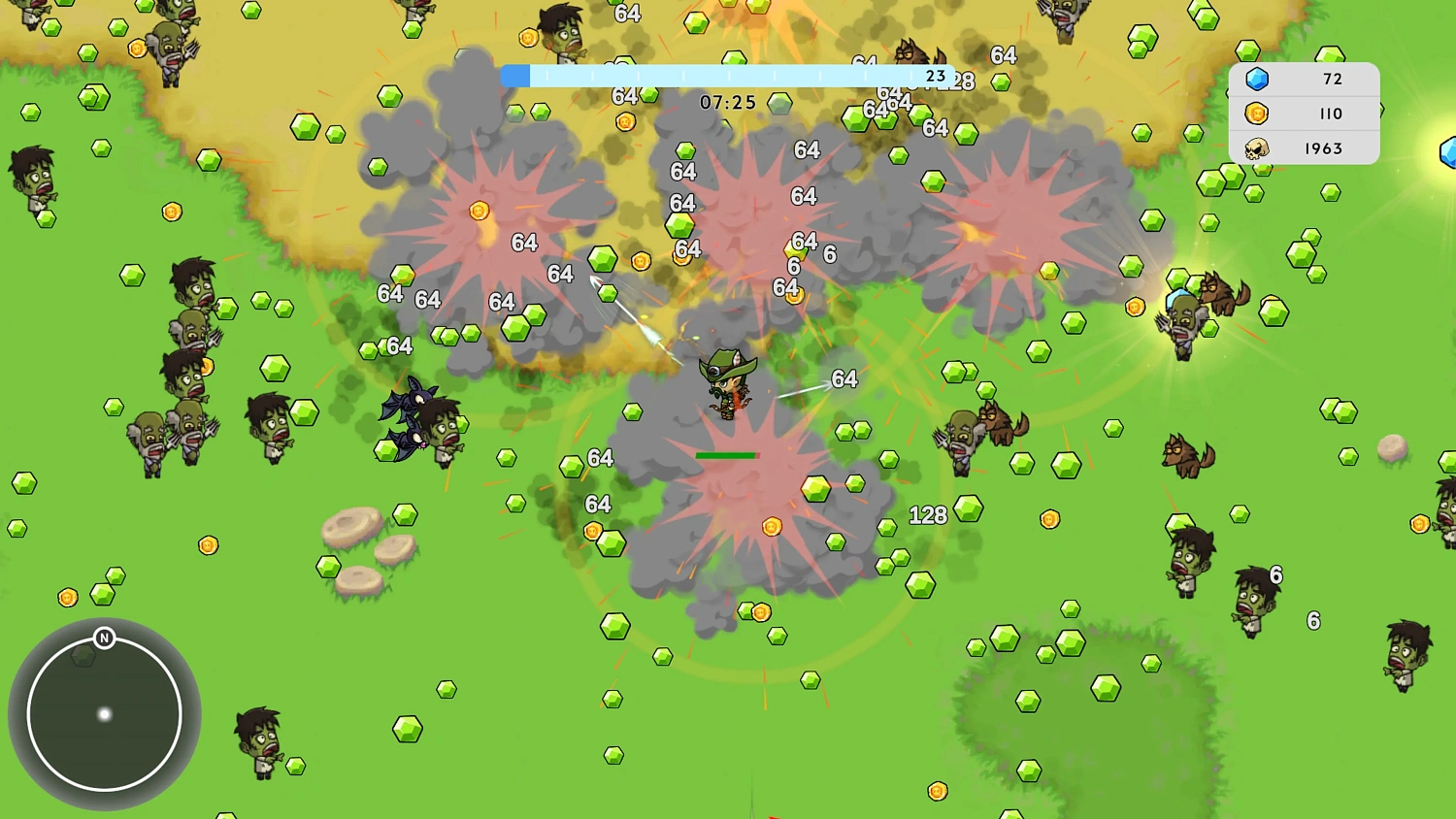The image size is (1456, 819).
Task: Click the skull icon showing 1963 kills
Action: point(1258,148)
